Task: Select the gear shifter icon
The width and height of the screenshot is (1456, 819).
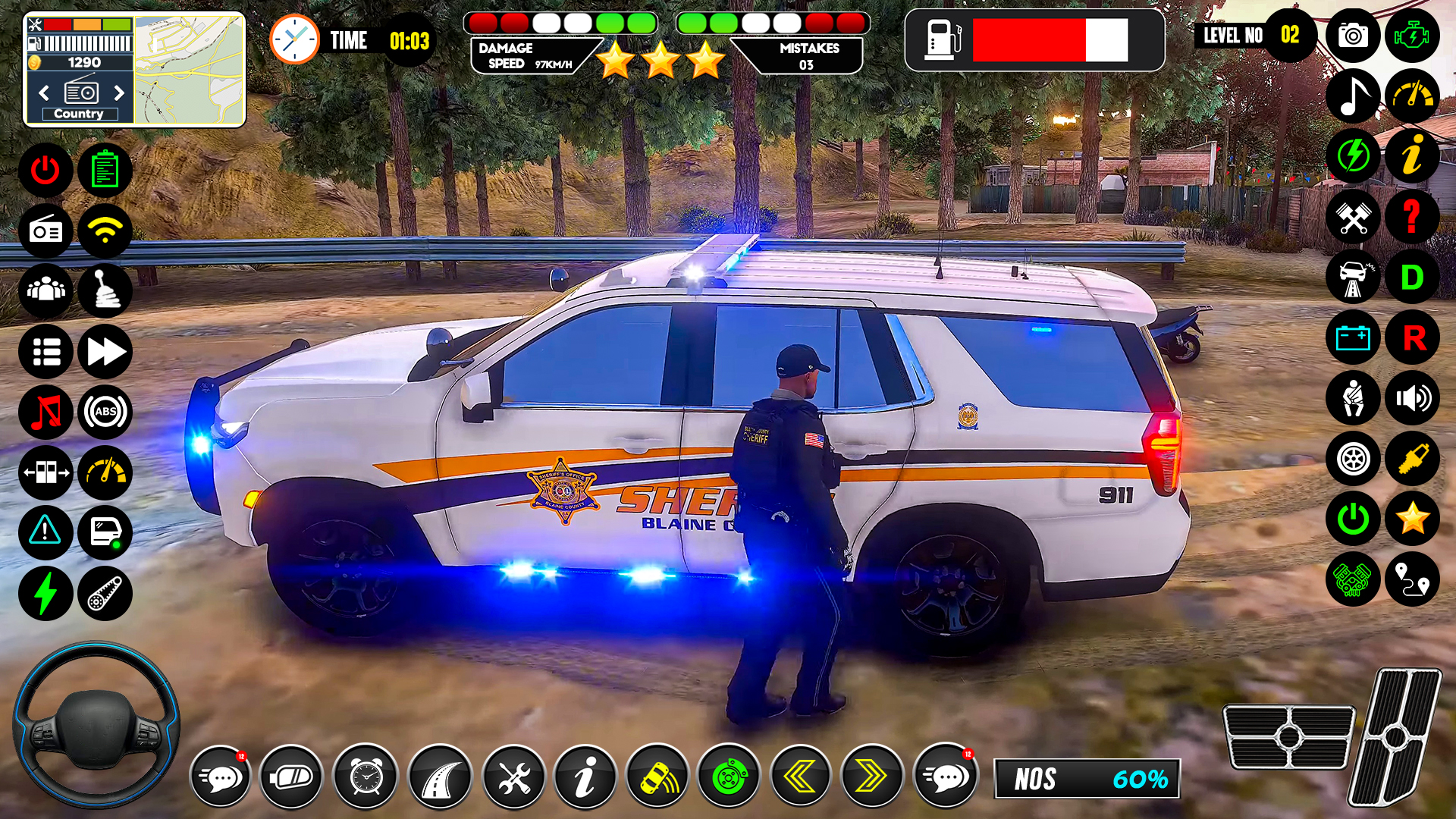Action: 105,291
